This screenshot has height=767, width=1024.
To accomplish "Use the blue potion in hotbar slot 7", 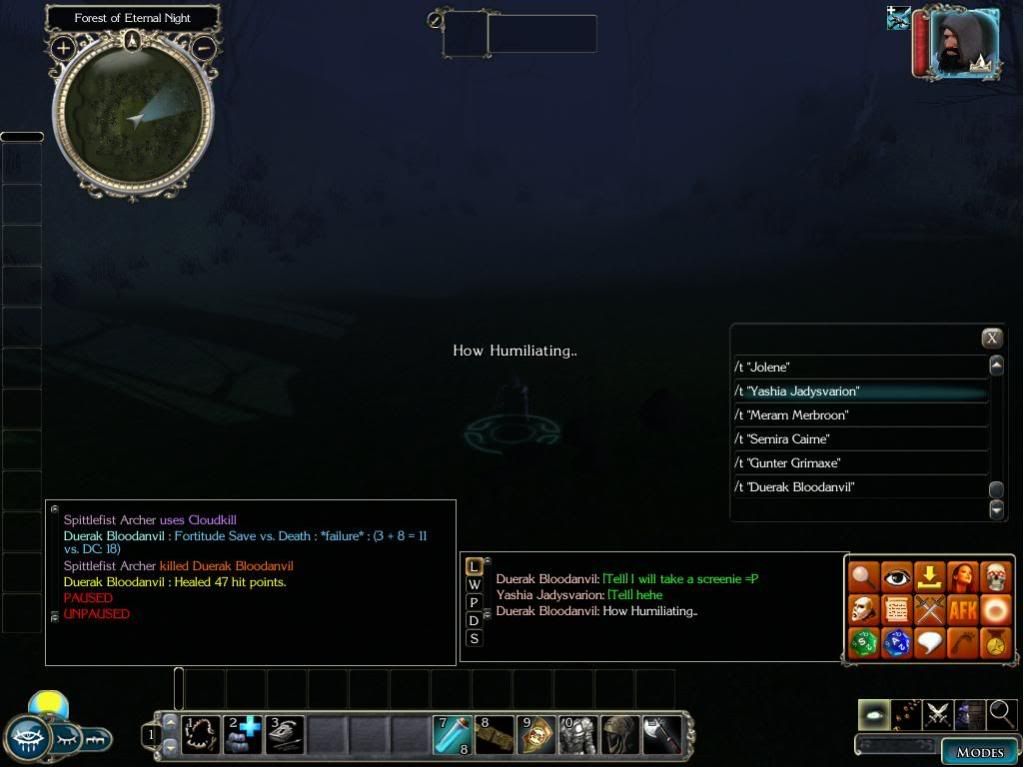I will click(x=453, y=735).
